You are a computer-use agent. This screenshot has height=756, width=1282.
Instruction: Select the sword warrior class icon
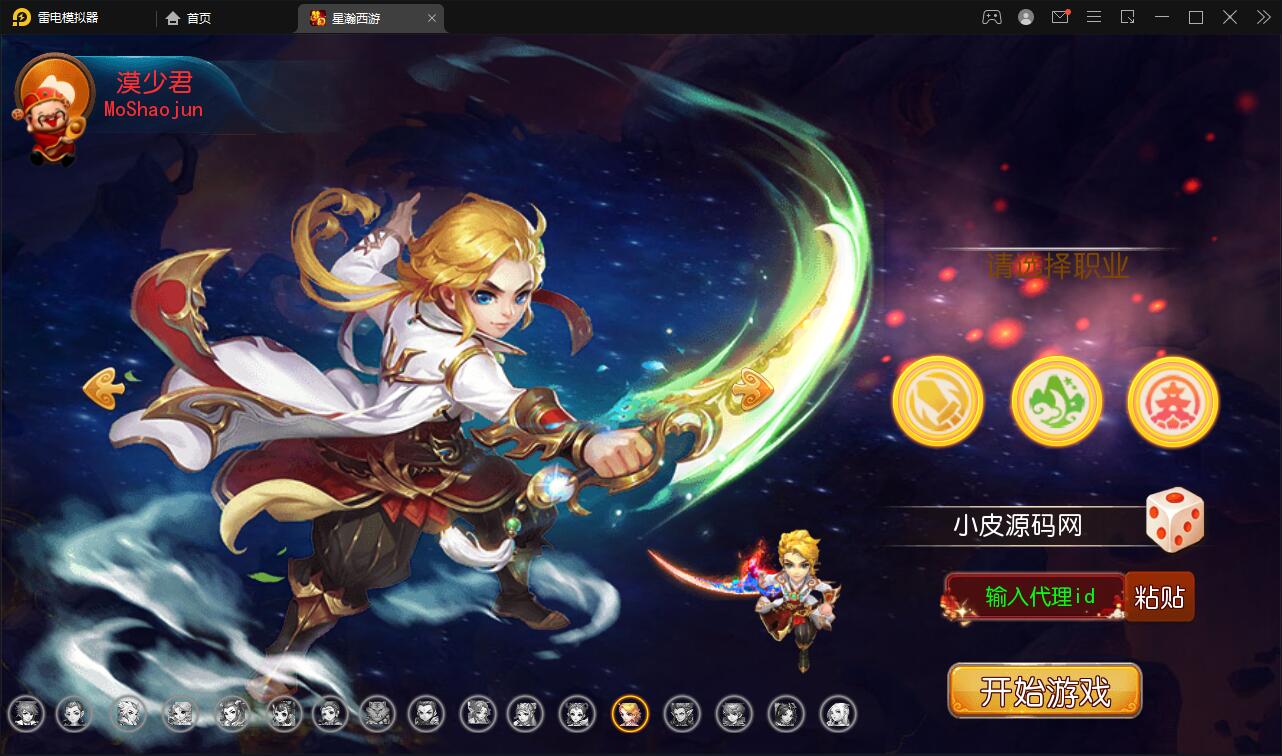pos(937,400)
